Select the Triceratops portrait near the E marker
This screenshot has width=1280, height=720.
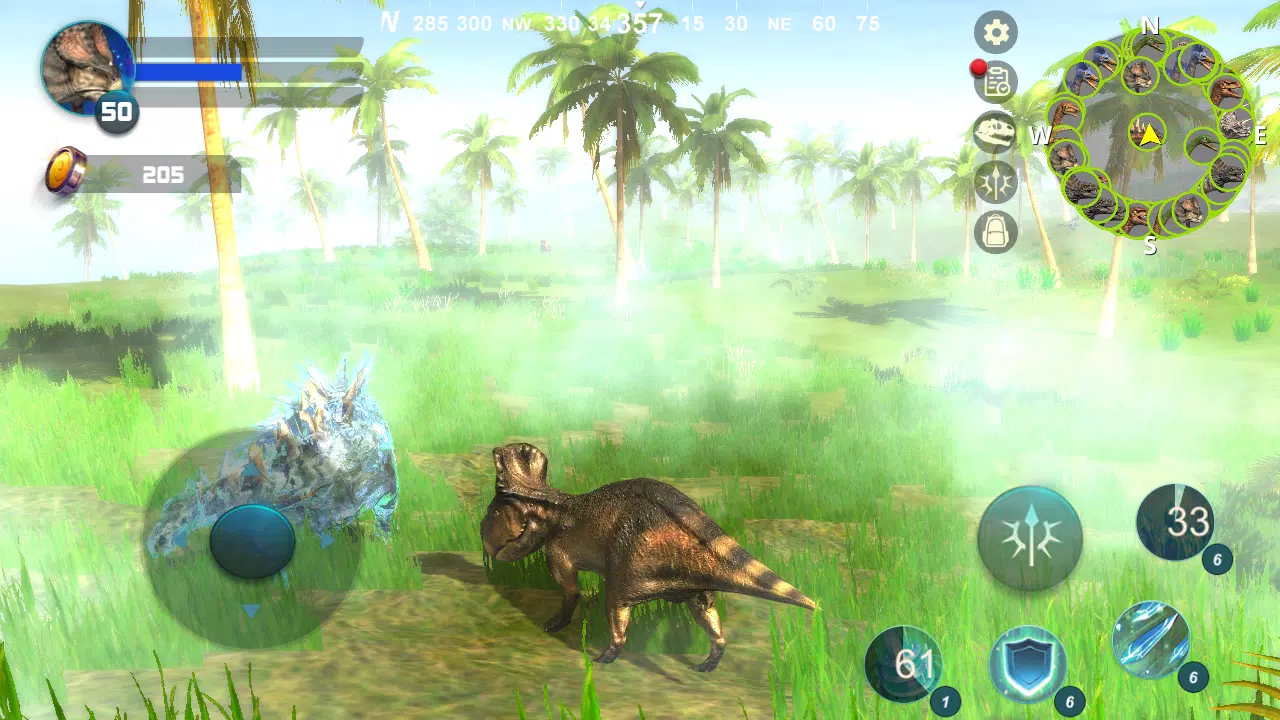point(1236,124)
